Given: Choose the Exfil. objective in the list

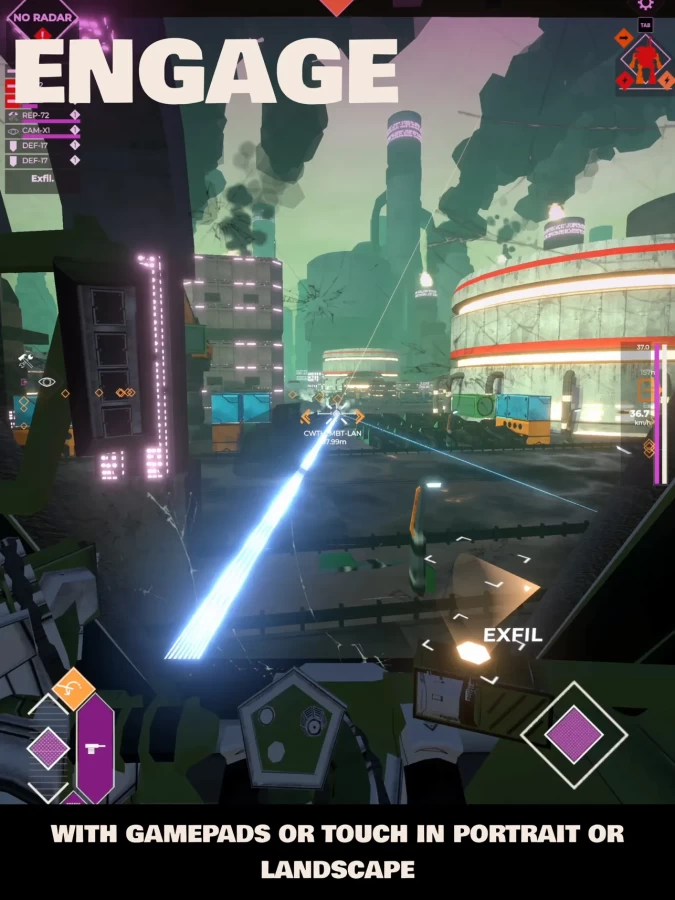Looking at the screenshot, I should tap(42, 179).
